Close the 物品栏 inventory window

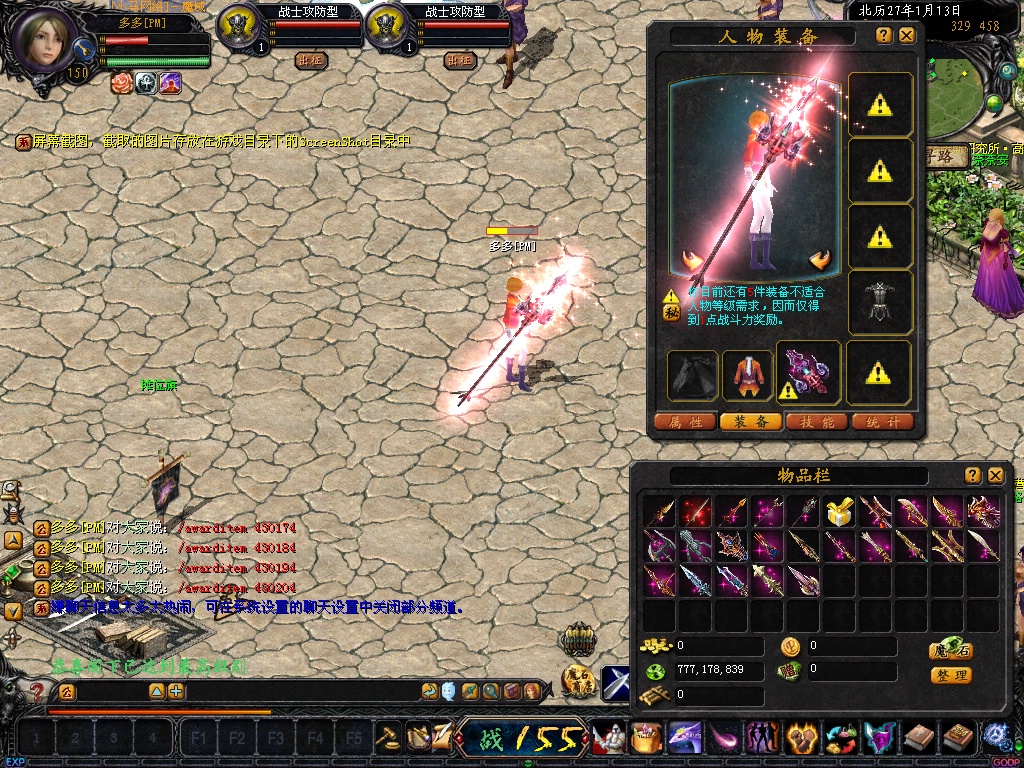point(996,475)
